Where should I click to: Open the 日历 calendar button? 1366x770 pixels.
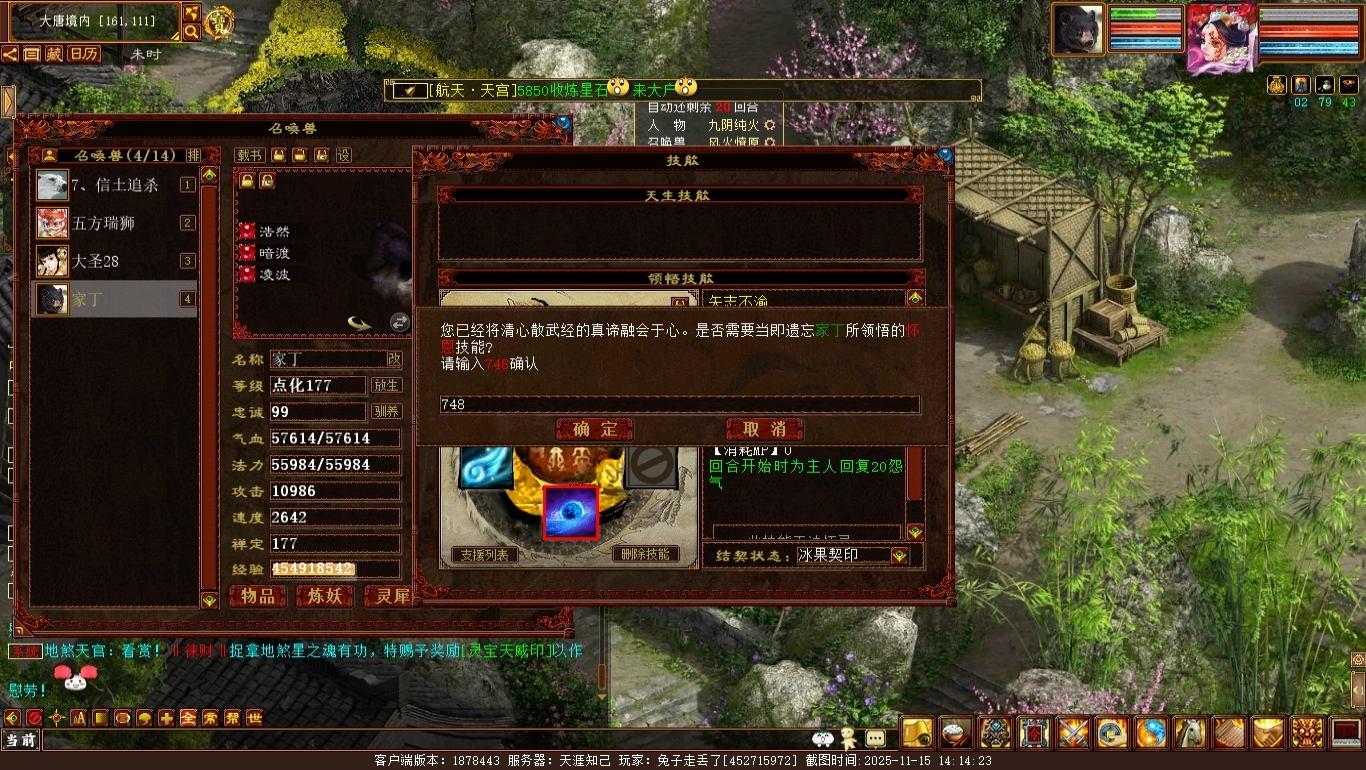pos(83,54)
